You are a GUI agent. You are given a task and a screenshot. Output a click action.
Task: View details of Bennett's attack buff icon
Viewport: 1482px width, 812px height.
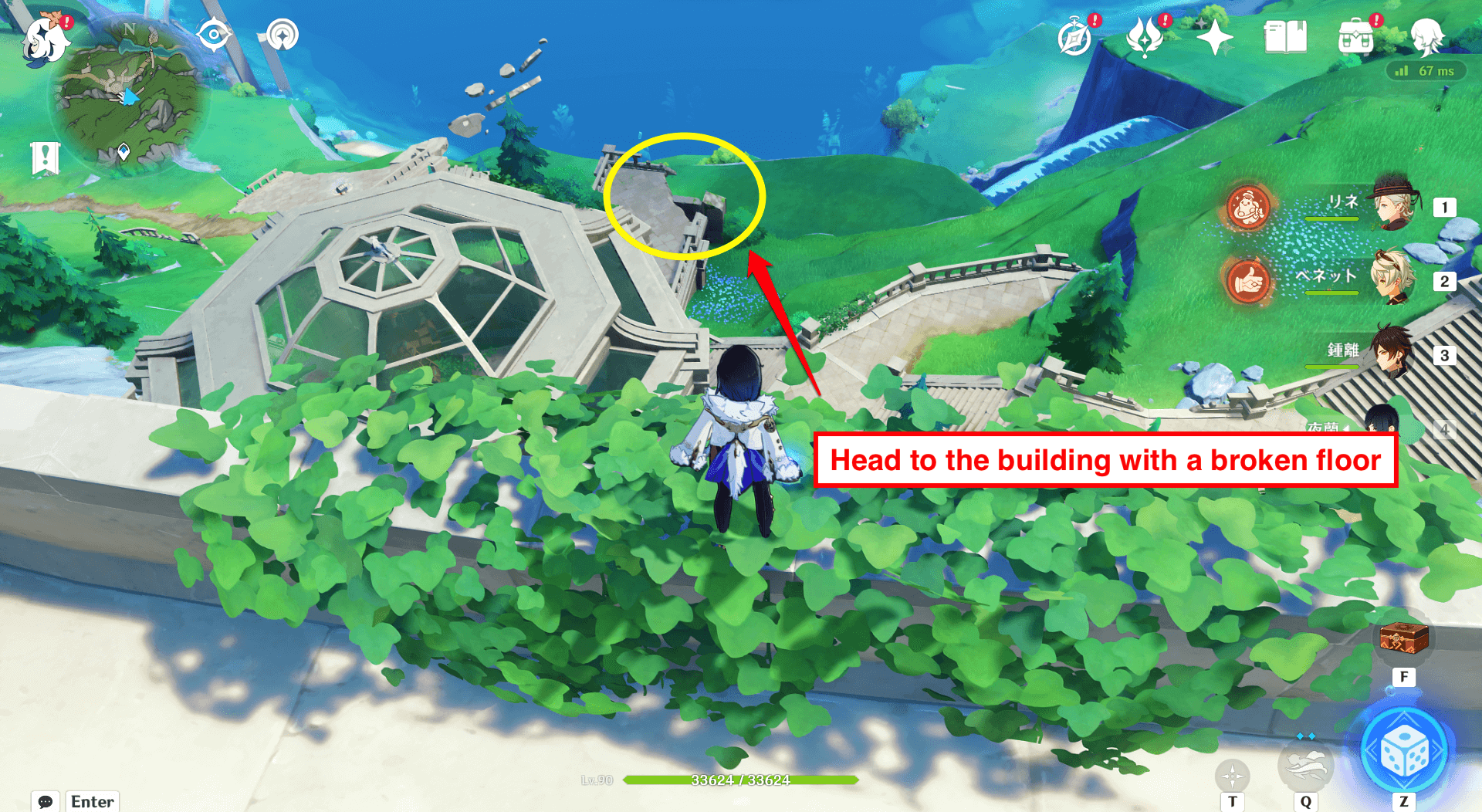(1247, 280)
